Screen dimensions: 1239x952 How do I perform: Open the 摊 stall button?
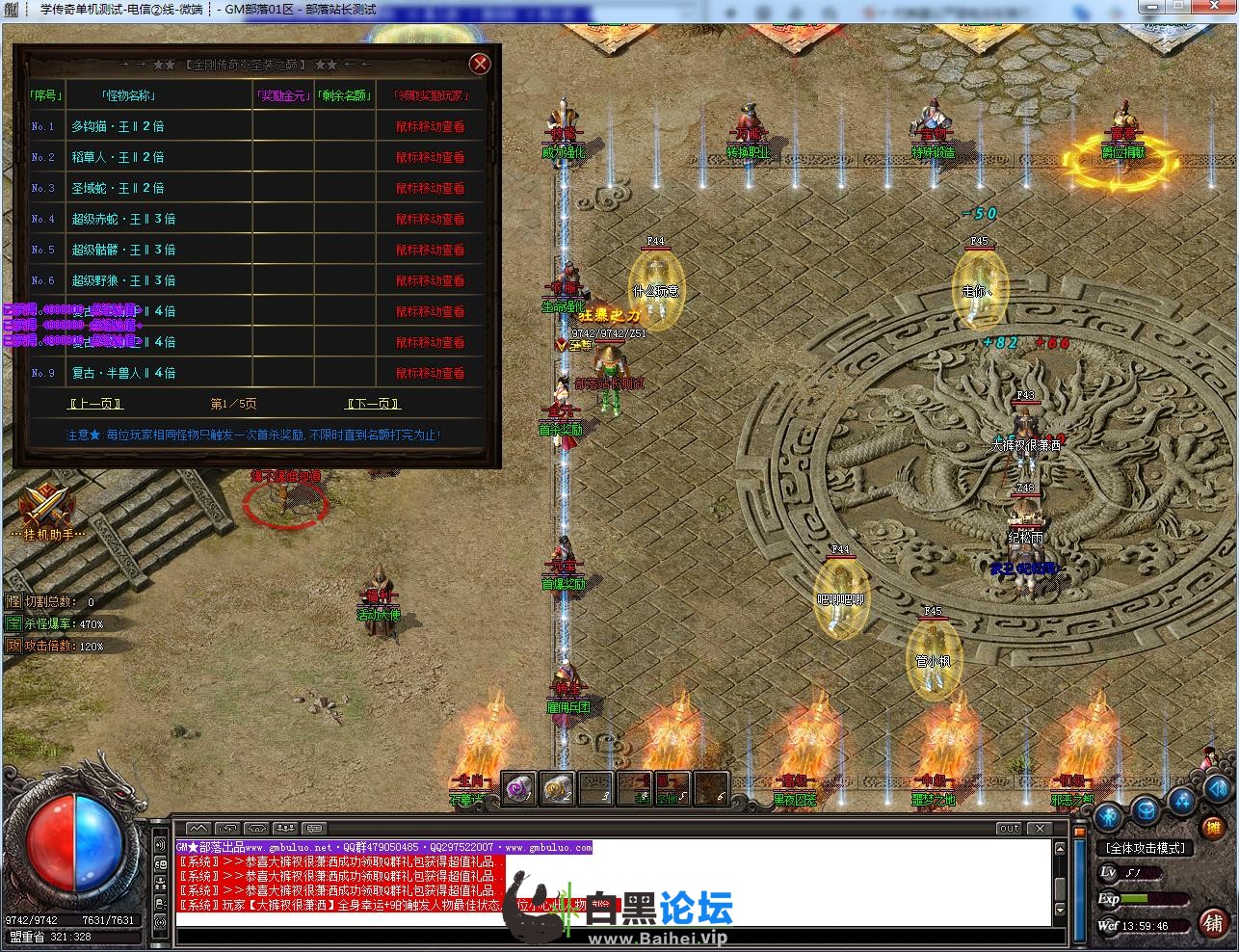(1214, 827)
